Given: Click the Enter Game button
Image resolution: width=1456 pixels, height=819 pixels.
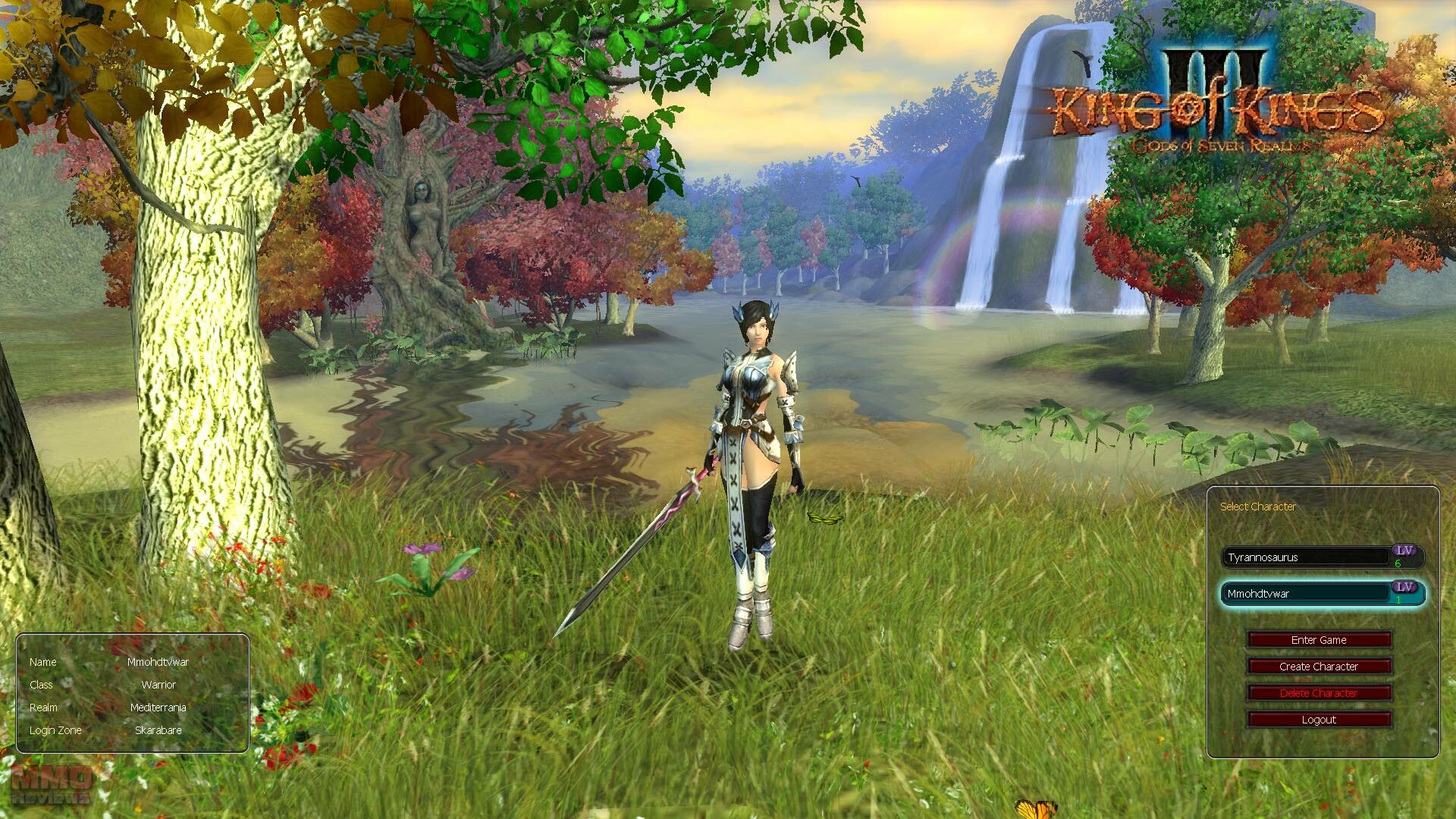Looking at the screenshot, I should [x=1319, y=640].
